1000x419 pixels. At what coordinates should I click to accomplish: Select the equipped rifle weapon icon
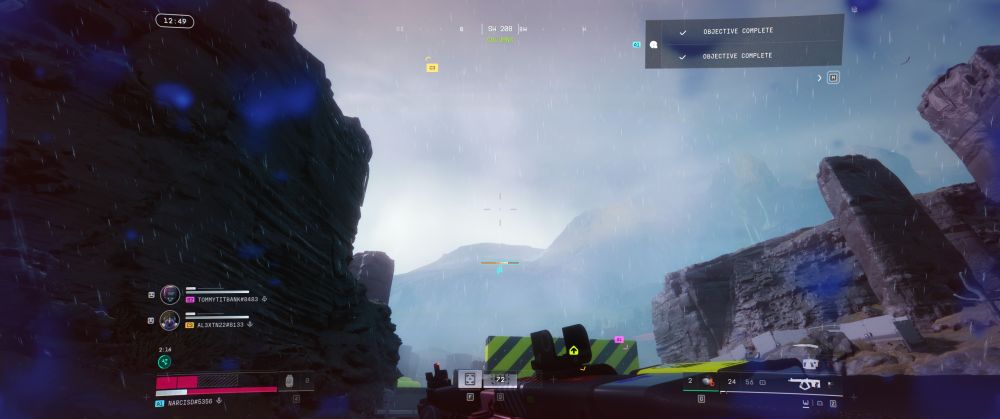(805, 382)
